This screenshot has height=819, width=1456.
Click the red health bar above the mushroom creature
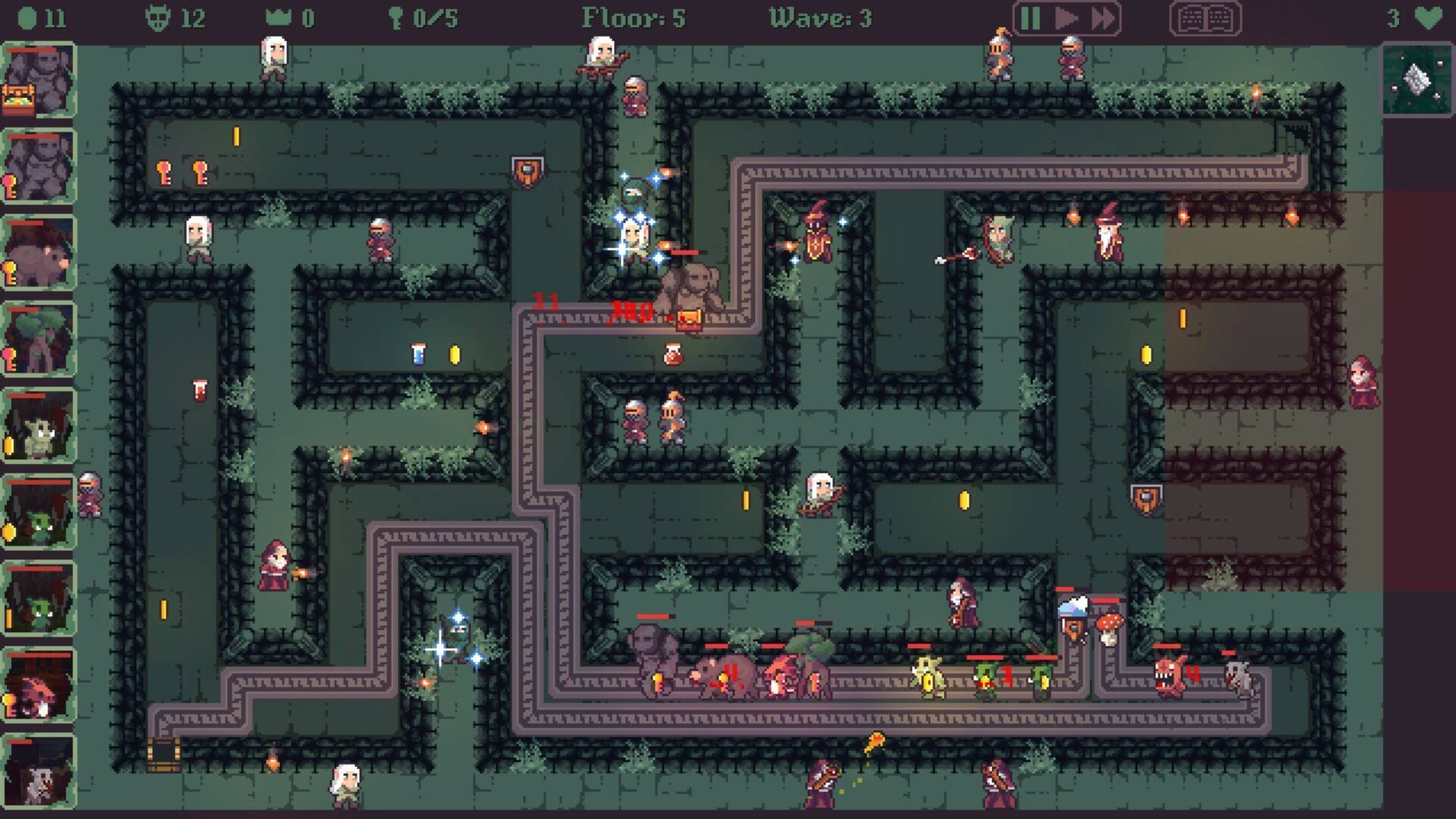coord(1106,601)
